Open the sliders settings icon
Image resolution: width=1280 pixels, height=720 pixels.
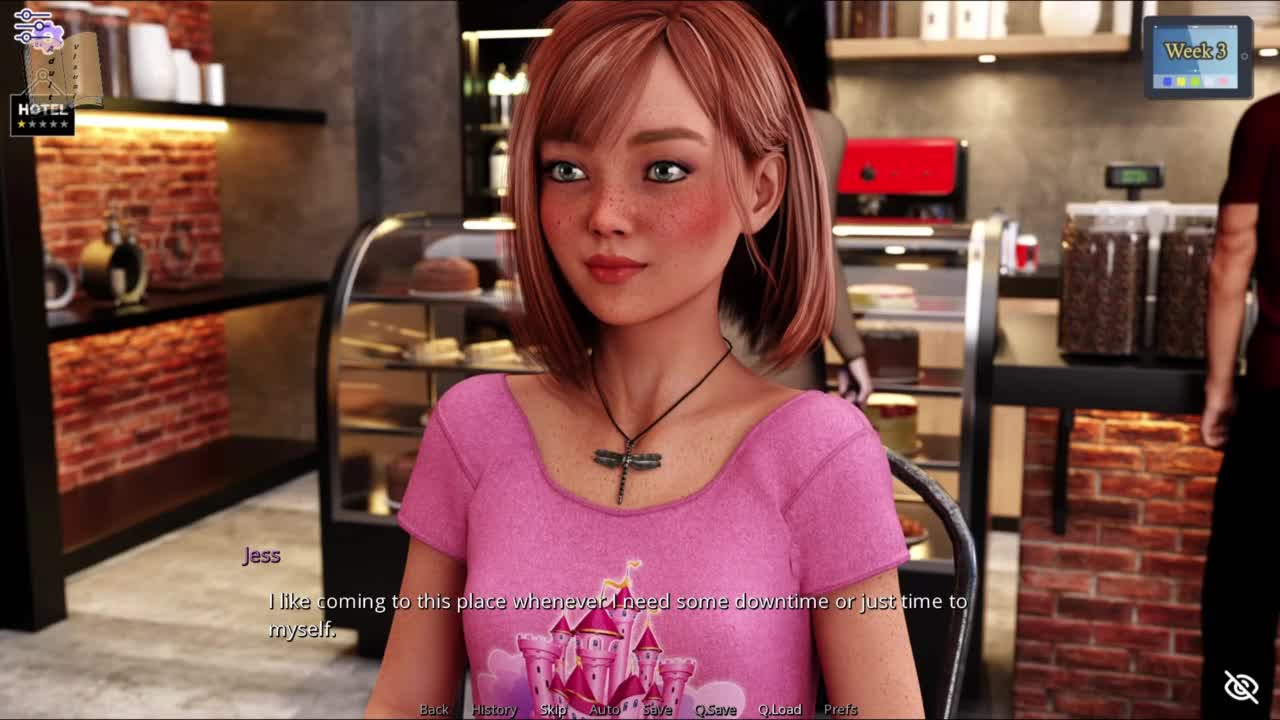[x=33, y=27]
